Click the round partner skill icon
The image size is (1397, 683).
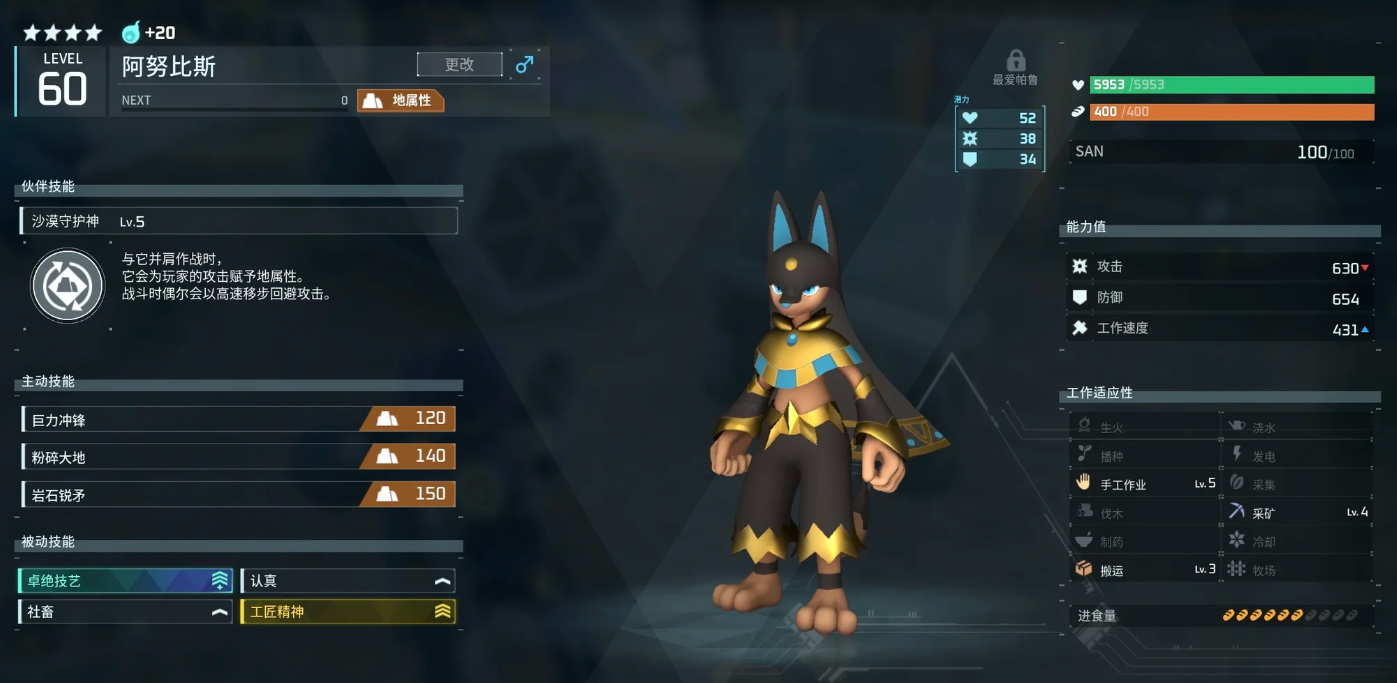coord(68,286)
